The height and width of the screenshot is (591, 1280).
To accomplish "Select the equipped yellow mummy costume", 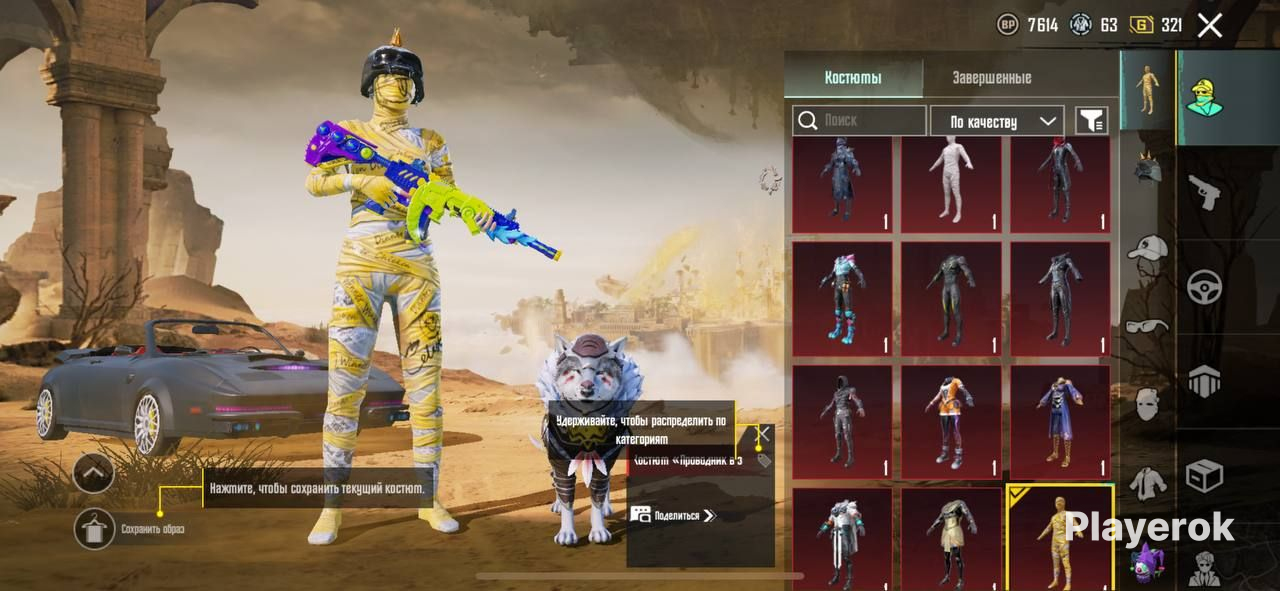I will pos(1059,536).
